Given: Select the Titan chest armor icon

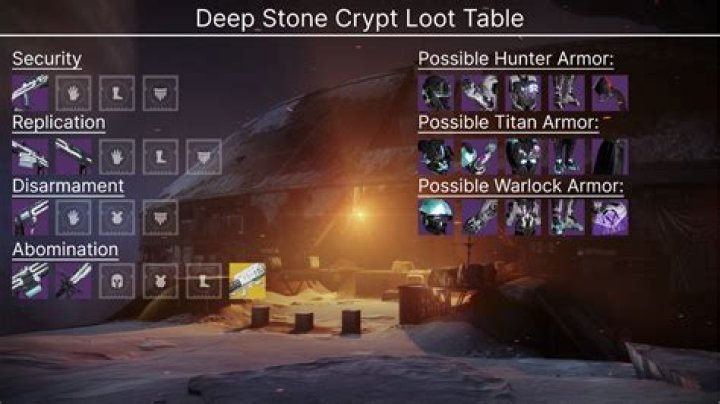Looking at the screenshot, I should tap(522, 155).
